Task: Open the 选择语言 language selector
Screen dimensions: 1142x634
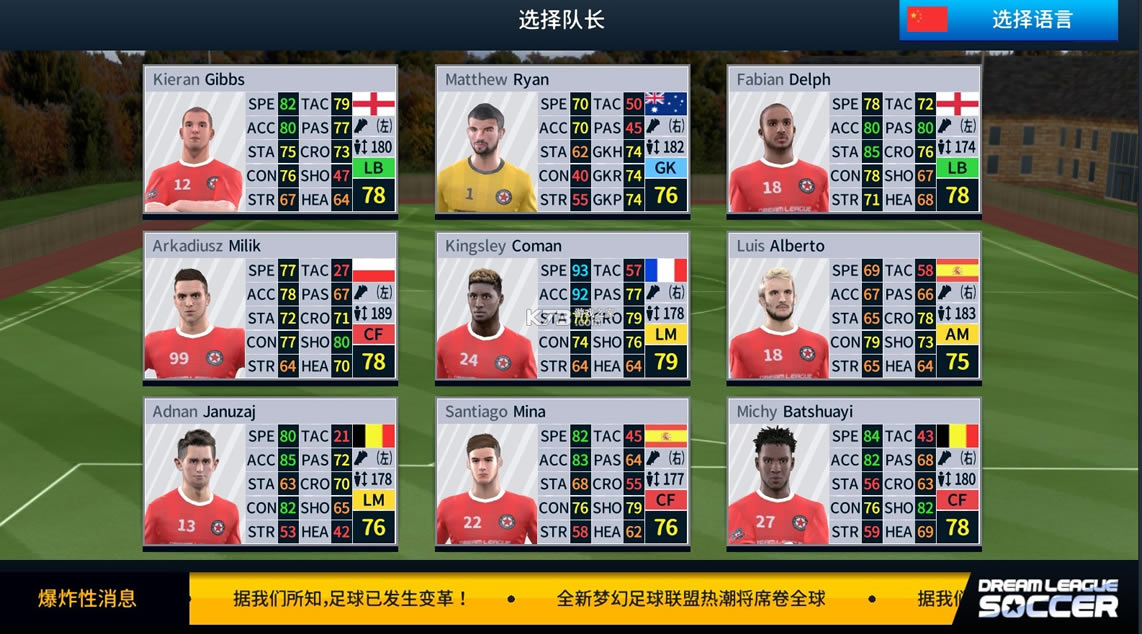Action: 1008,20
